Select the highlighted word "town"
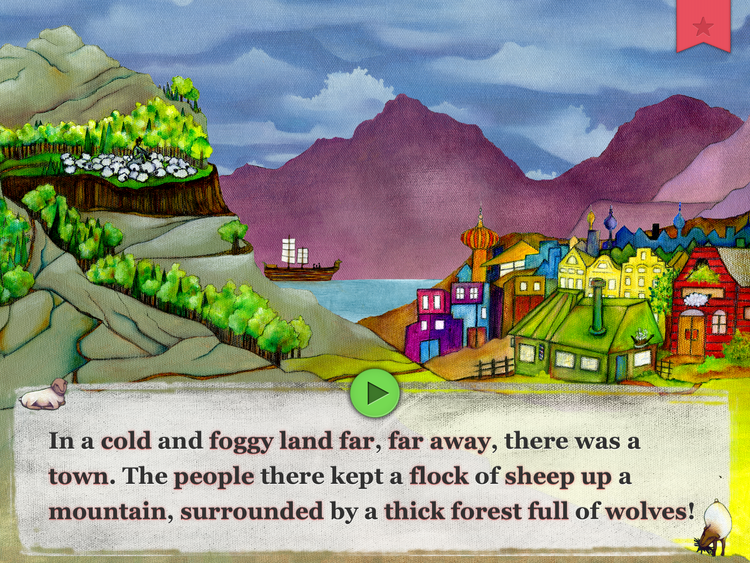The width and height of the screenshot is (750, 563). (x=77, y=476)
